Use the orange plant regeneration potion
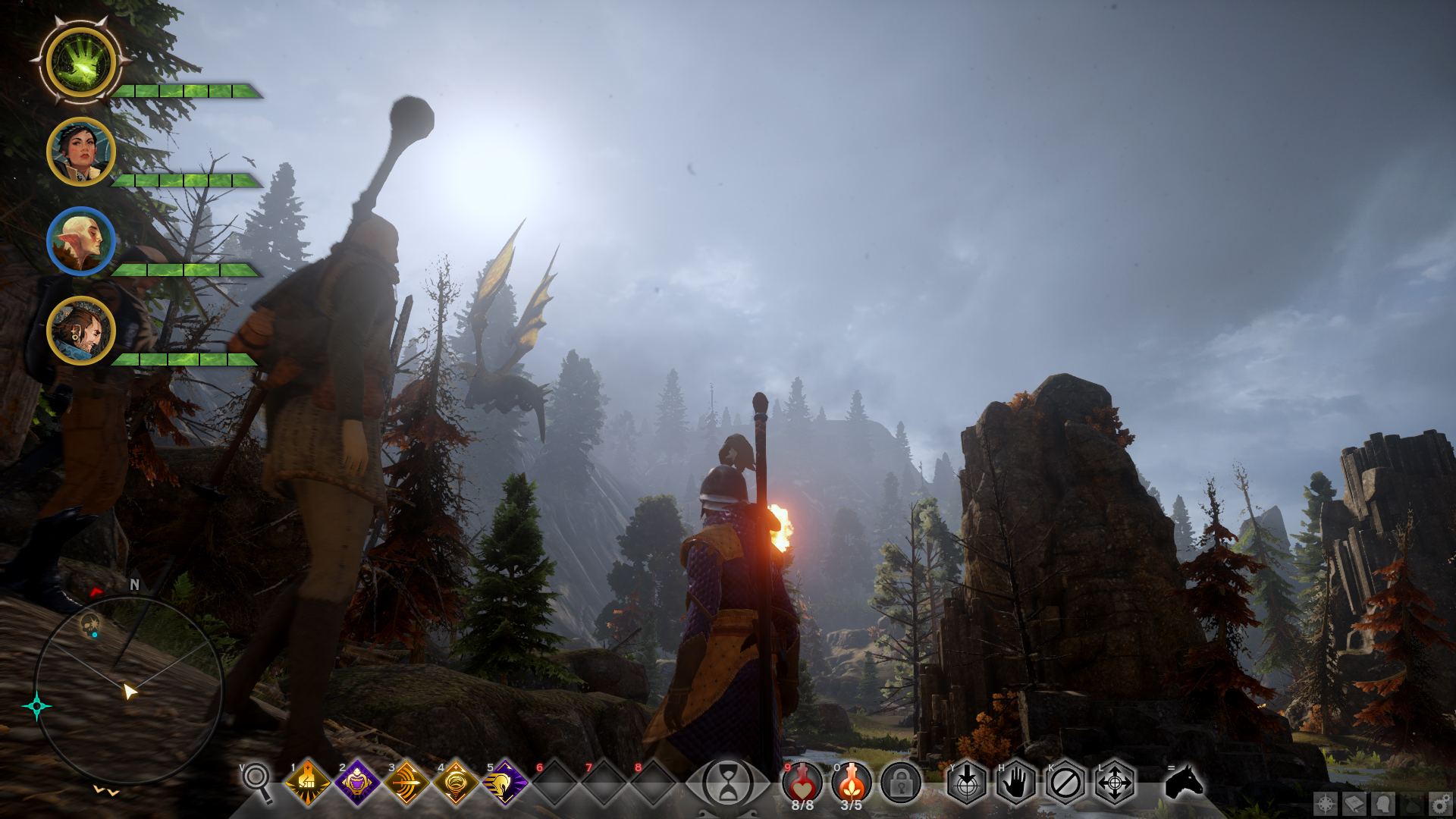 point(851,781)
